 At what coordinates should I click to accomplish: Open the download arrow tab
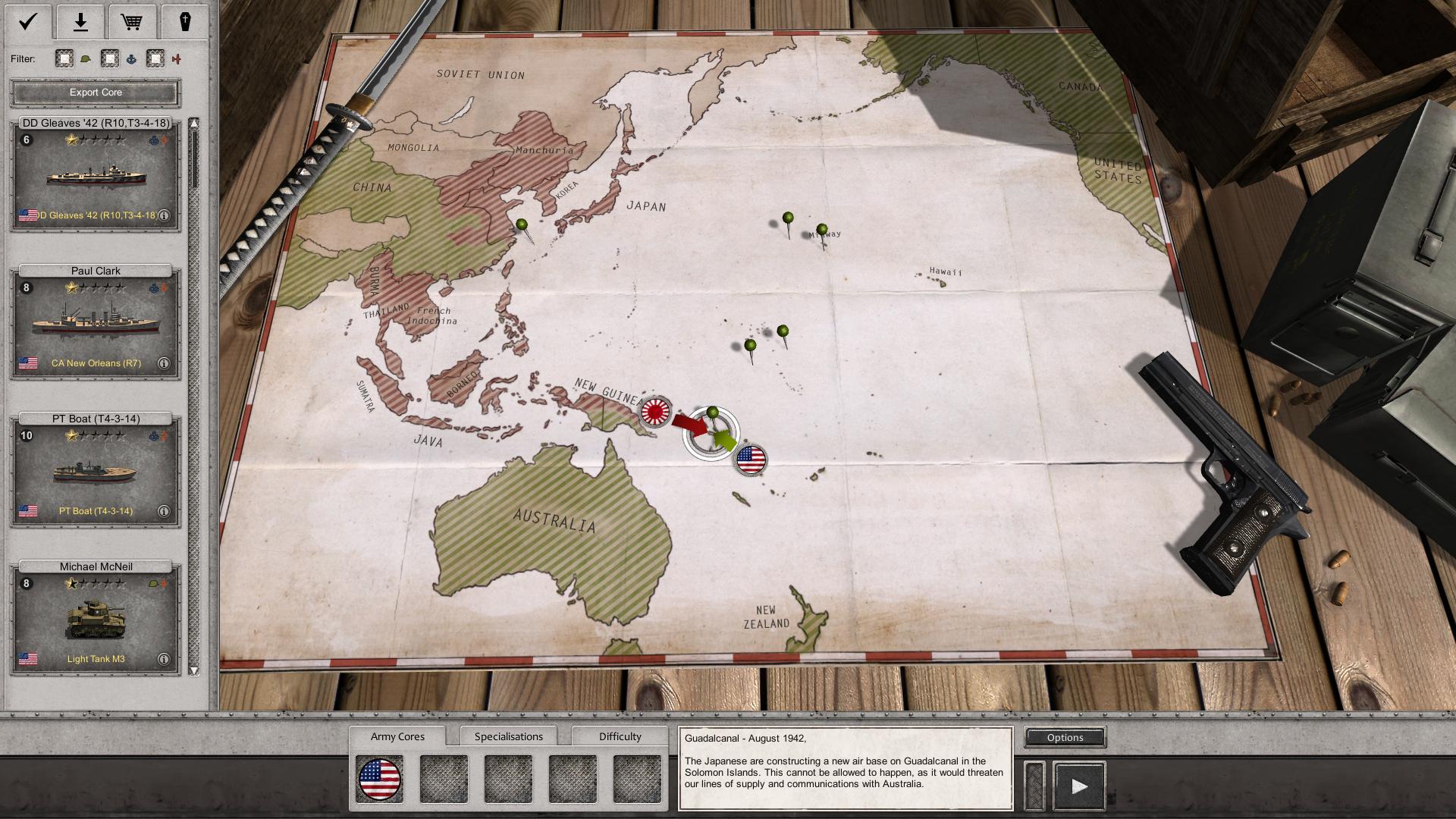coord(80,21)
